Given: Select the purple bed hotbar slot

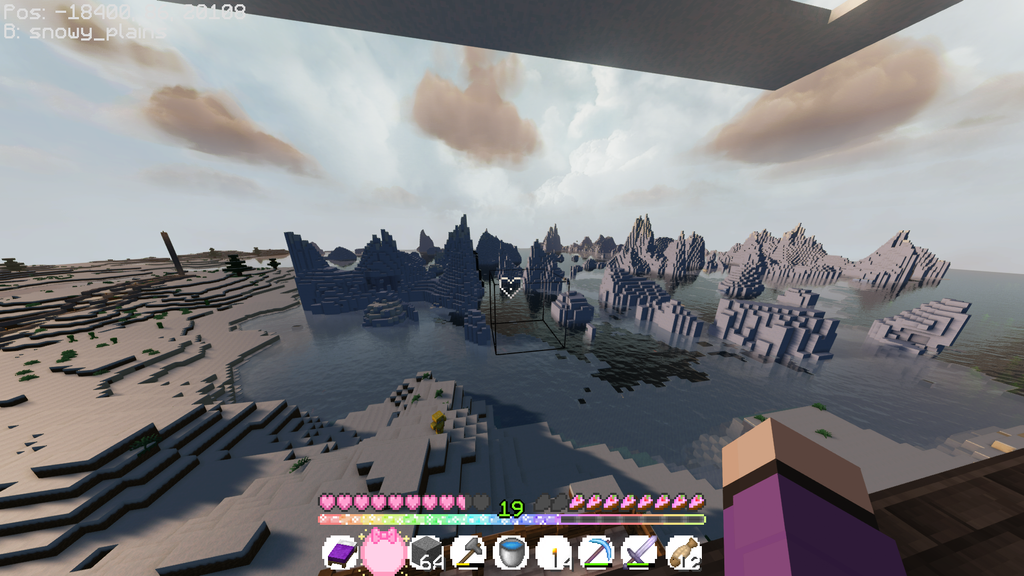Looking at the screenshot, I should pyautogui.click(x=340, y=553).
